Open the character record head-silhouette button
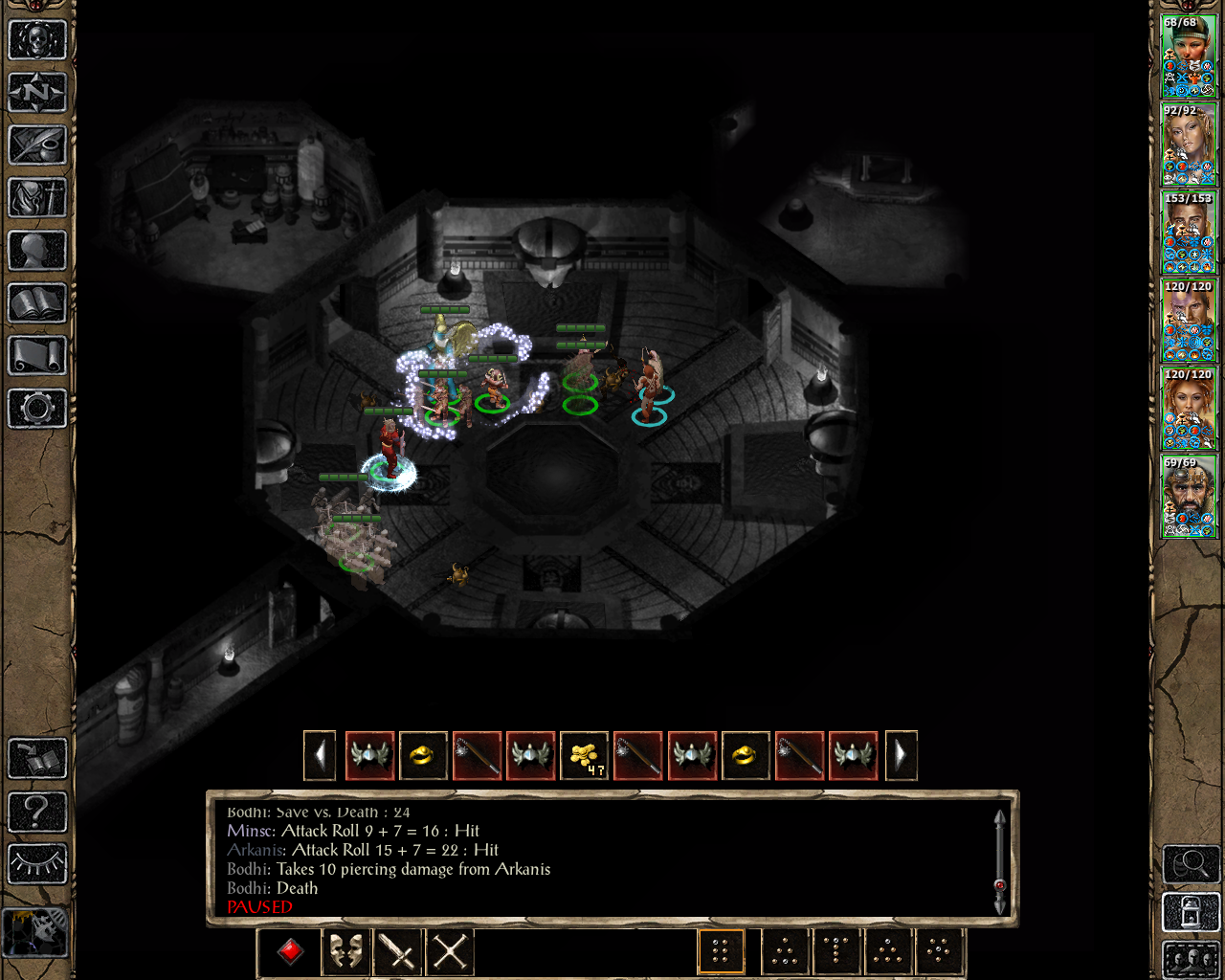 (x=37, y=251)
